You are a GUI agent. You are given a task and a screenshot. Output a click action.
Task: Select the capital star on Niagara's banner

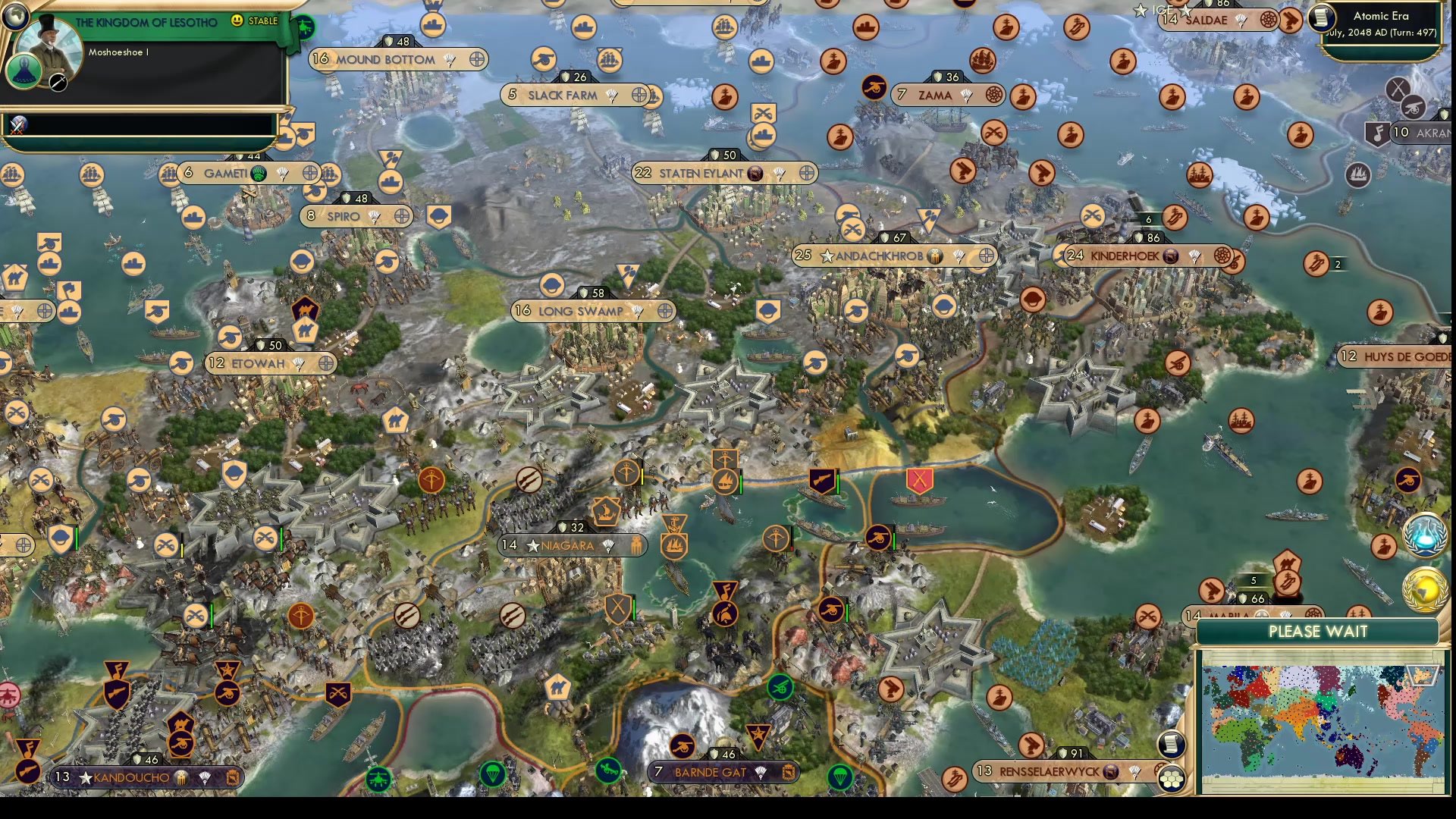(533, 544)
